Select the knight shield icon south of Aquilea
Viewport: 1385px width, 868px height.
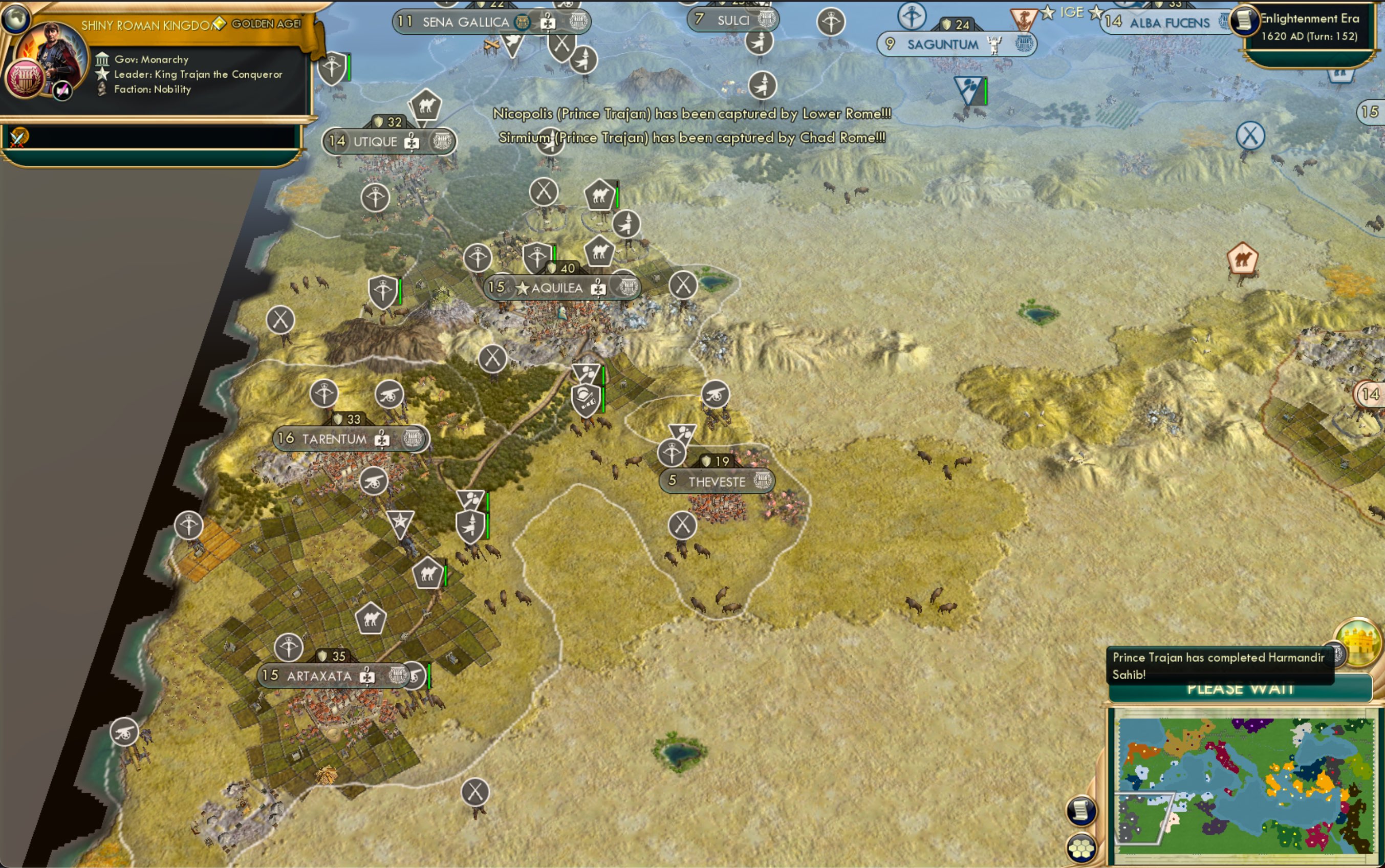click(x=586, y=398)
